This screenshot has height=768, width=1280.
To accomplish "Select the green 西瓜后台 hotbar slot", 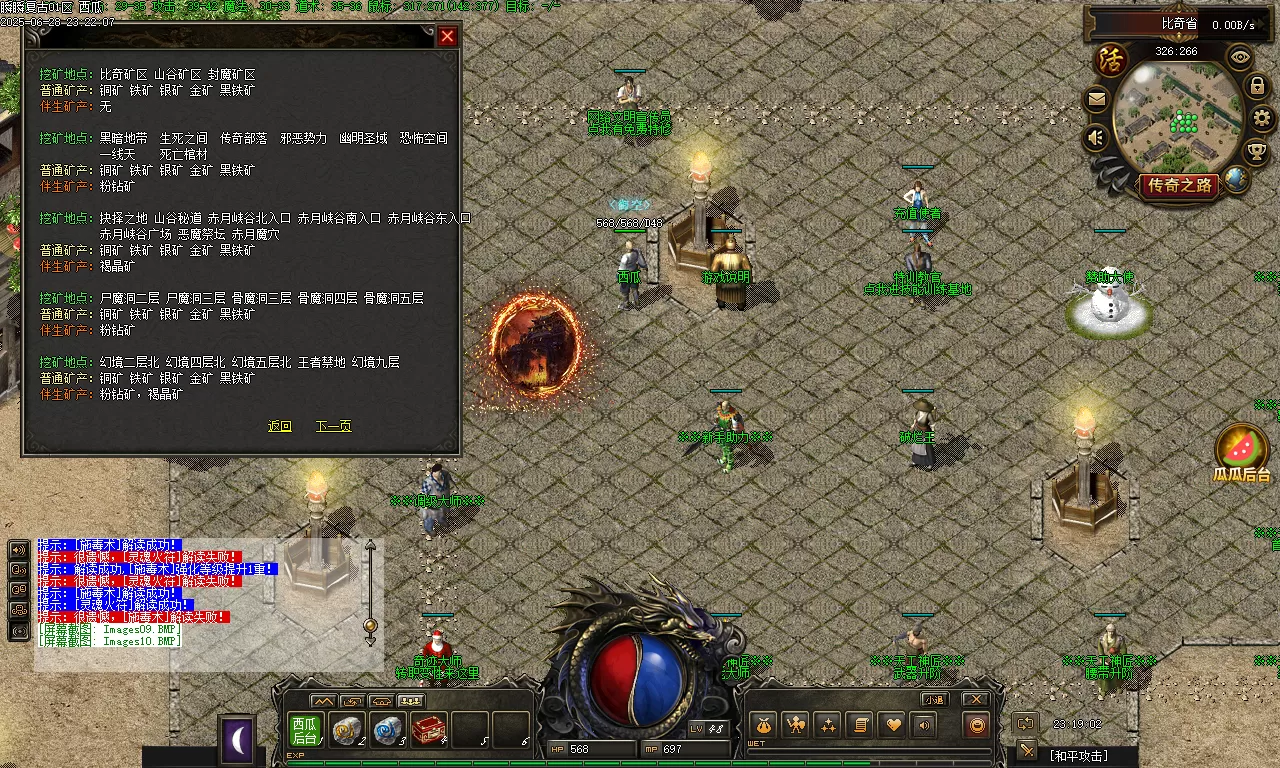I will click(x=304, y=731).
